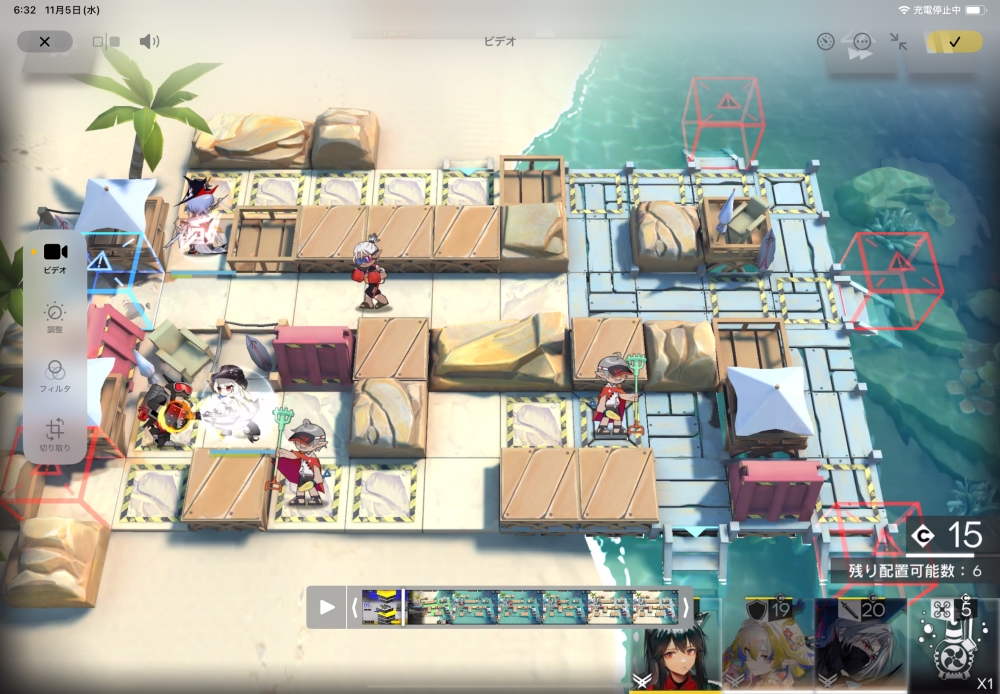Toggle the video sound speaker icon
The image size is (1000, 694).
tap(149, 42)
